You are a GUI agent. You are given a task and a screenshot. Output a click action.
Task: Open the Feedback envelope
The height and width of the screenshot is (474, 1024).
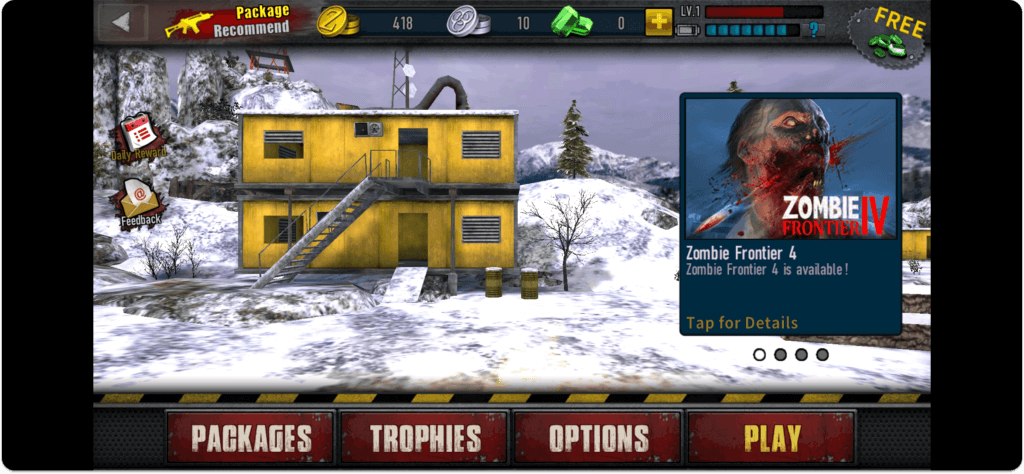(x=139, y=203)
